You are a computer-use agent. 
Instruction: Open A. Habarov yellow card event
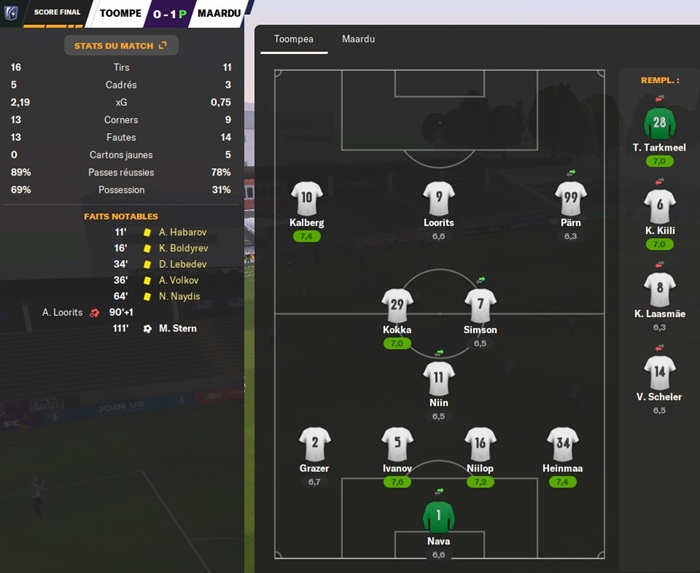pos(181,232)
